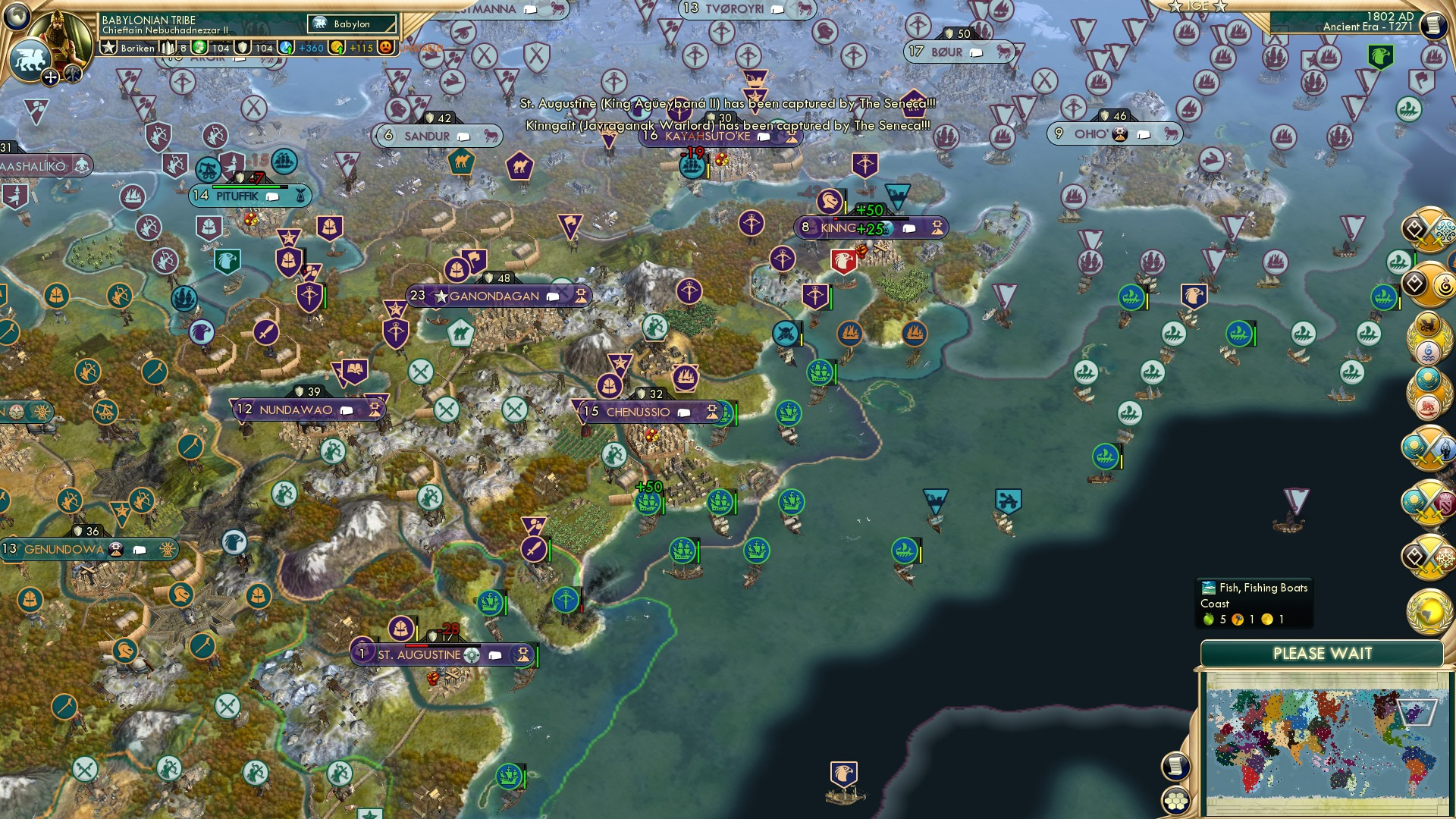
Task: Click the gold income icon showing +115
Action: pos(338,48)
